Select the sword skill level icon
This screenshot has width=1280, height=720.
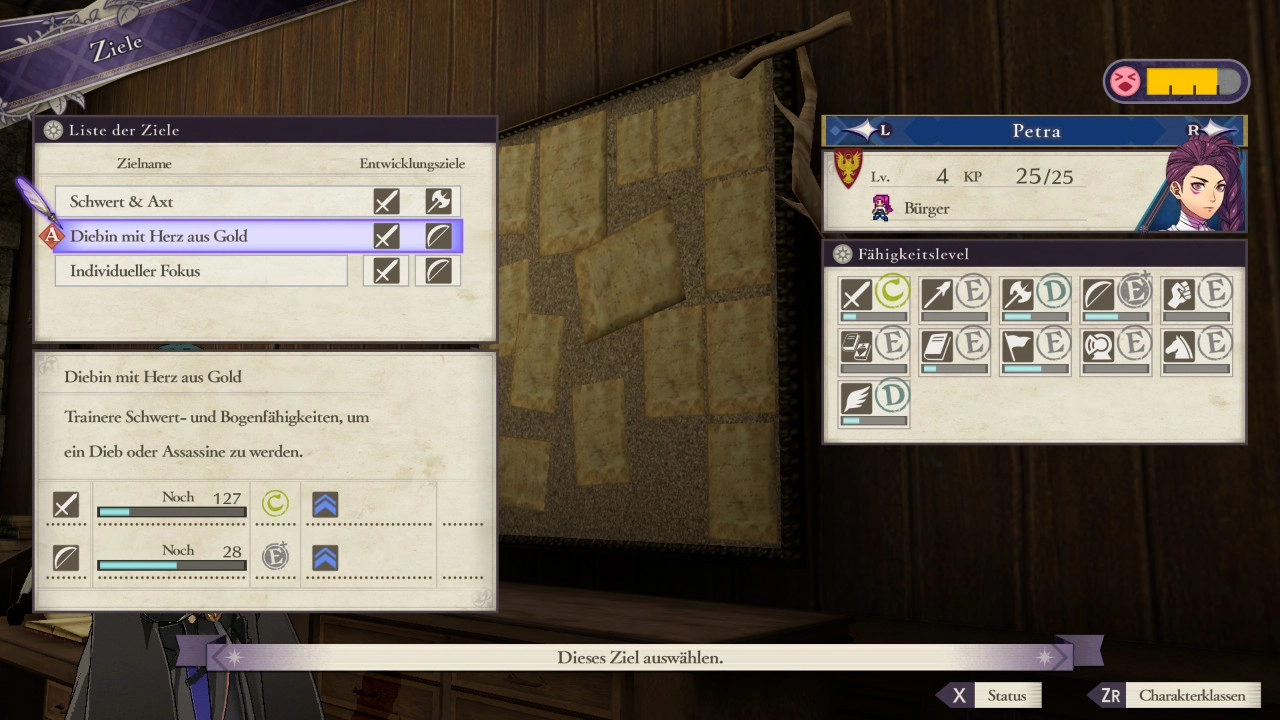click(x=857, y=295)
